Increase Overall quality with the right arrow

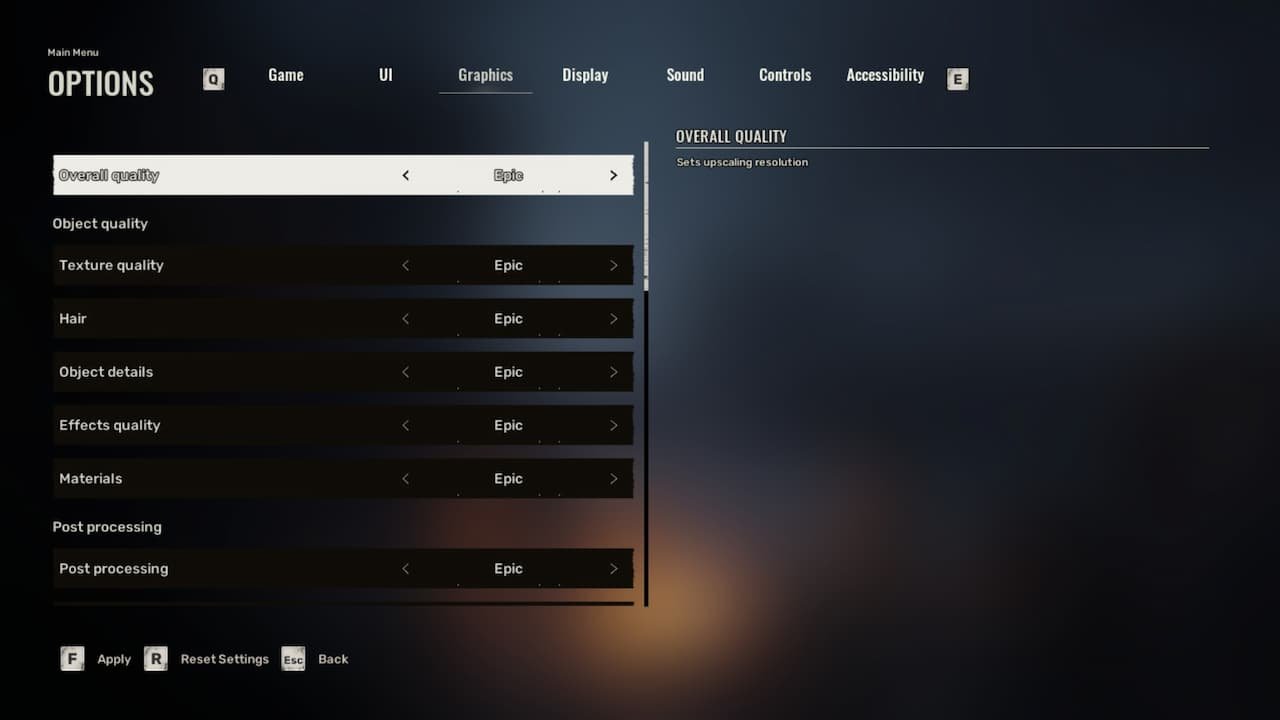pos(613,175)
